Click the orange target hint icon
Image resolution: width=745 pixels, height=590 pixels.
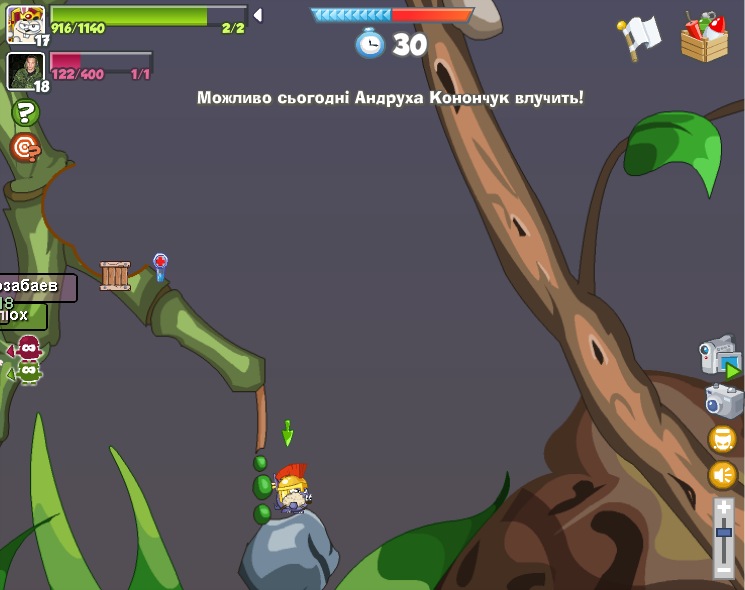click(25, 148)
